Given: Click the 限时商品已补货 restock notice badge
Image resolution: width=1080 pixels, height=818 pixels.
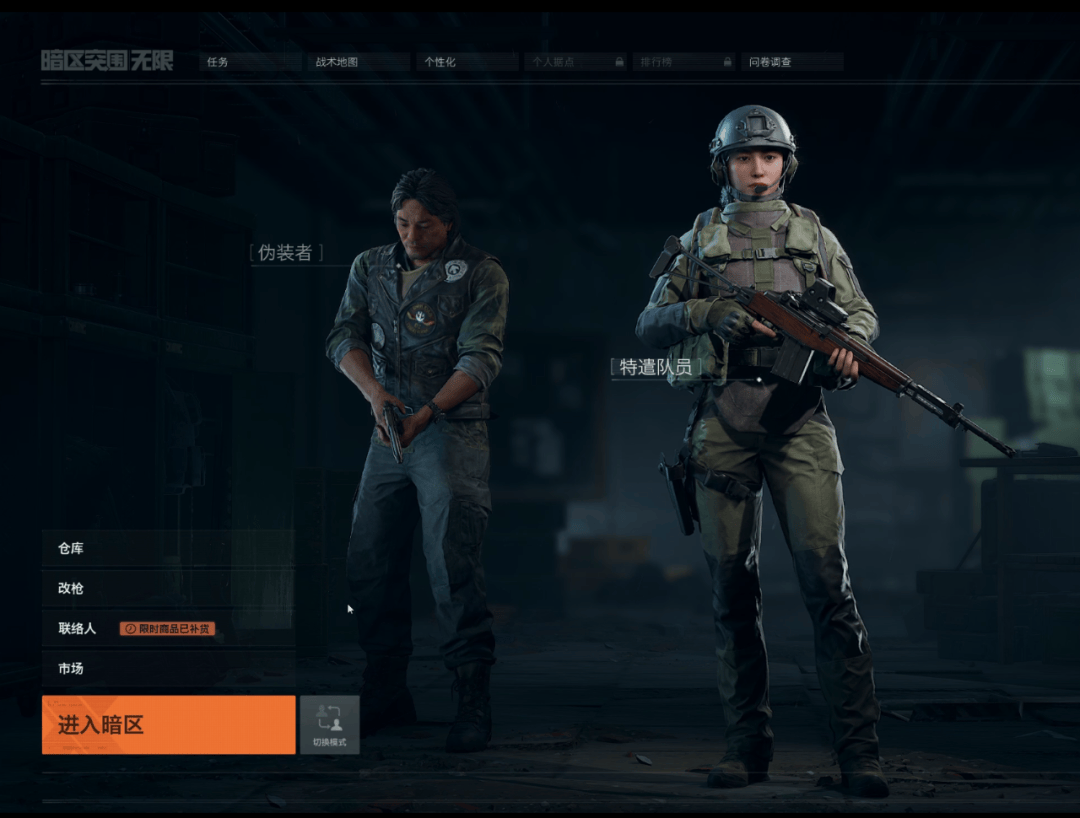Looking at the screenshot, I should click(x=167, y=629).
